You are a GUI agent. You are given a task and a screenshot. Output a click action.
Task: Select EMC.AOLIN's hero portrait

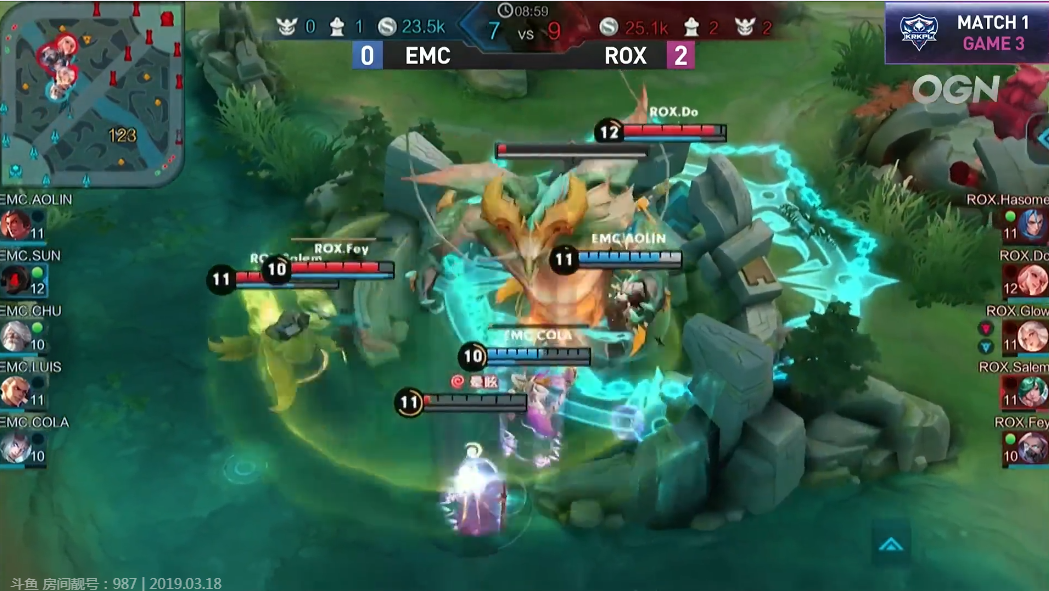point(15,224)
